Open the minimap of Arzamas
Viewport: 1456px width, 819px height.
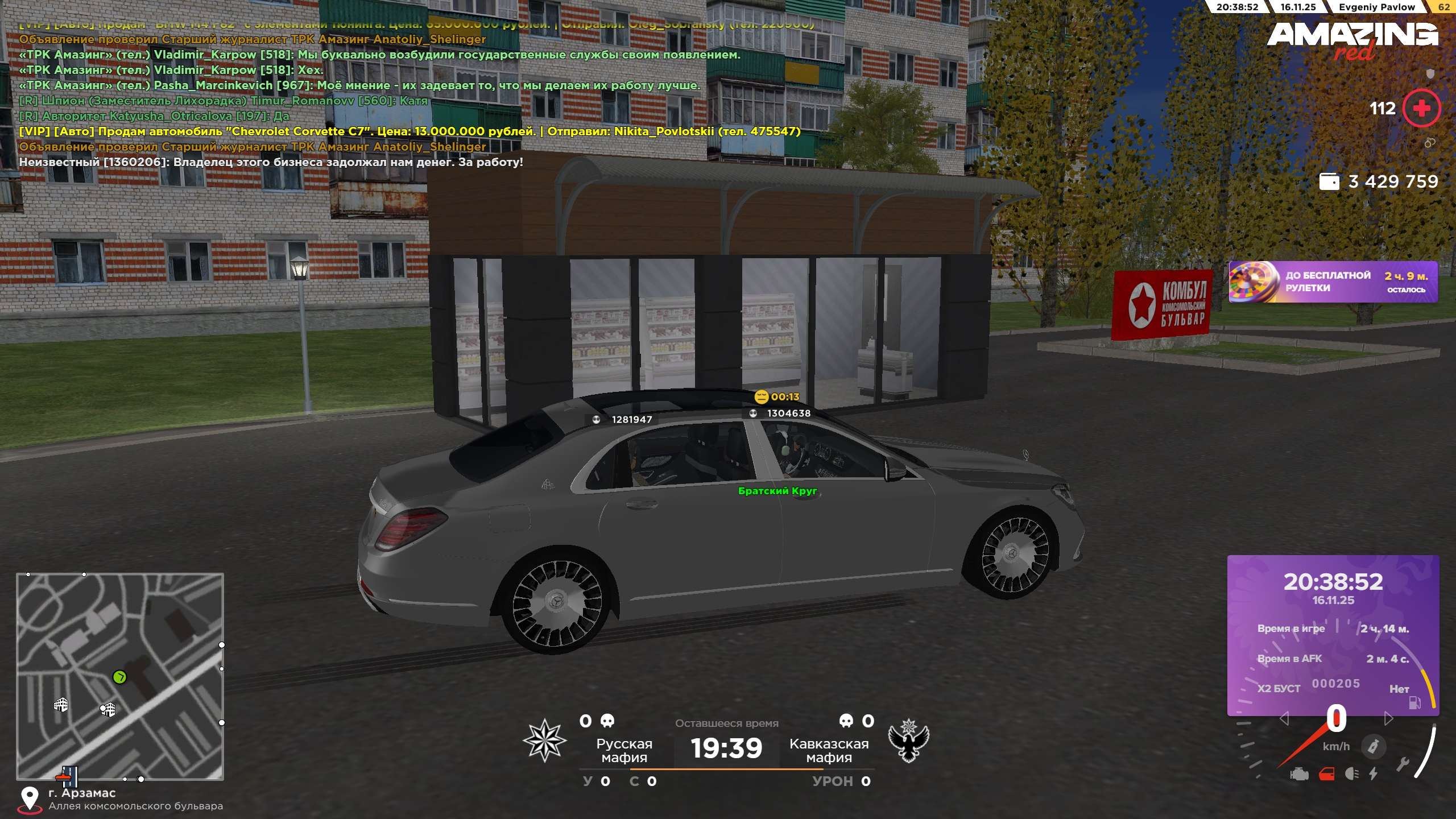point(120,676)
